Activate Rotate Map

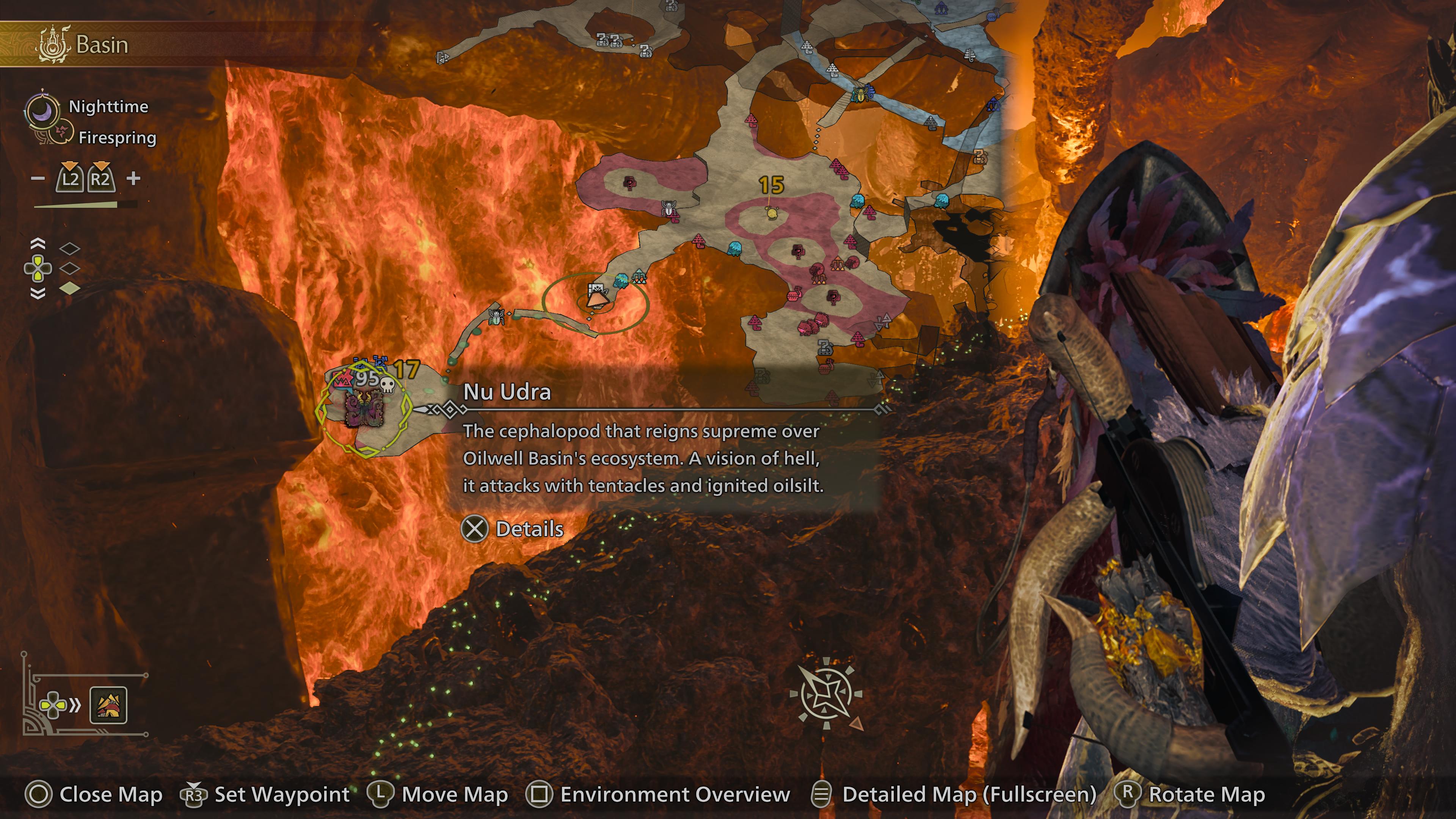pyautogui.click(x=1190, y=794)
